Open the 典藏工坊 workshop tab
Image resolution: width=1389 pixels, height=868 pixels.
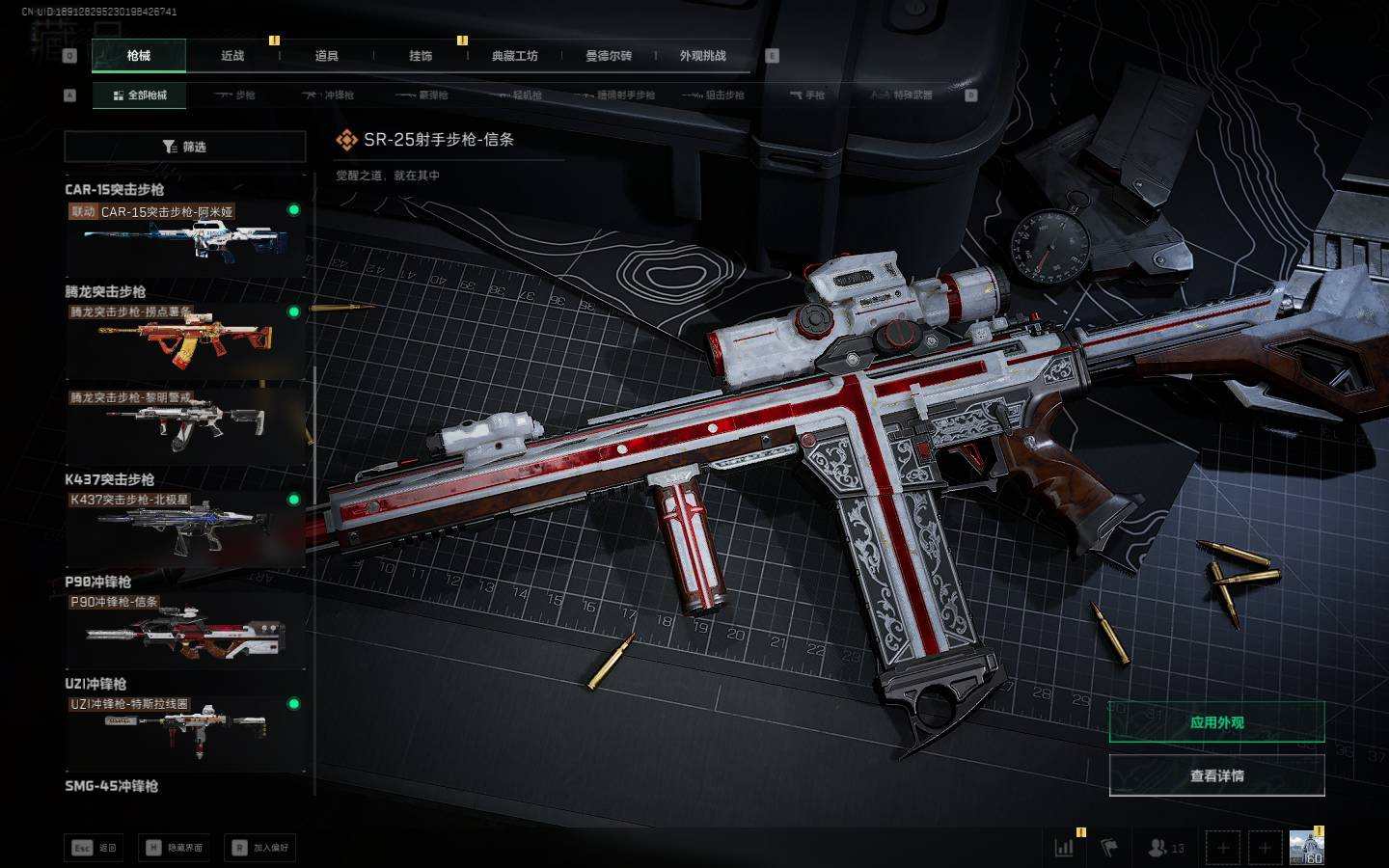515,56
